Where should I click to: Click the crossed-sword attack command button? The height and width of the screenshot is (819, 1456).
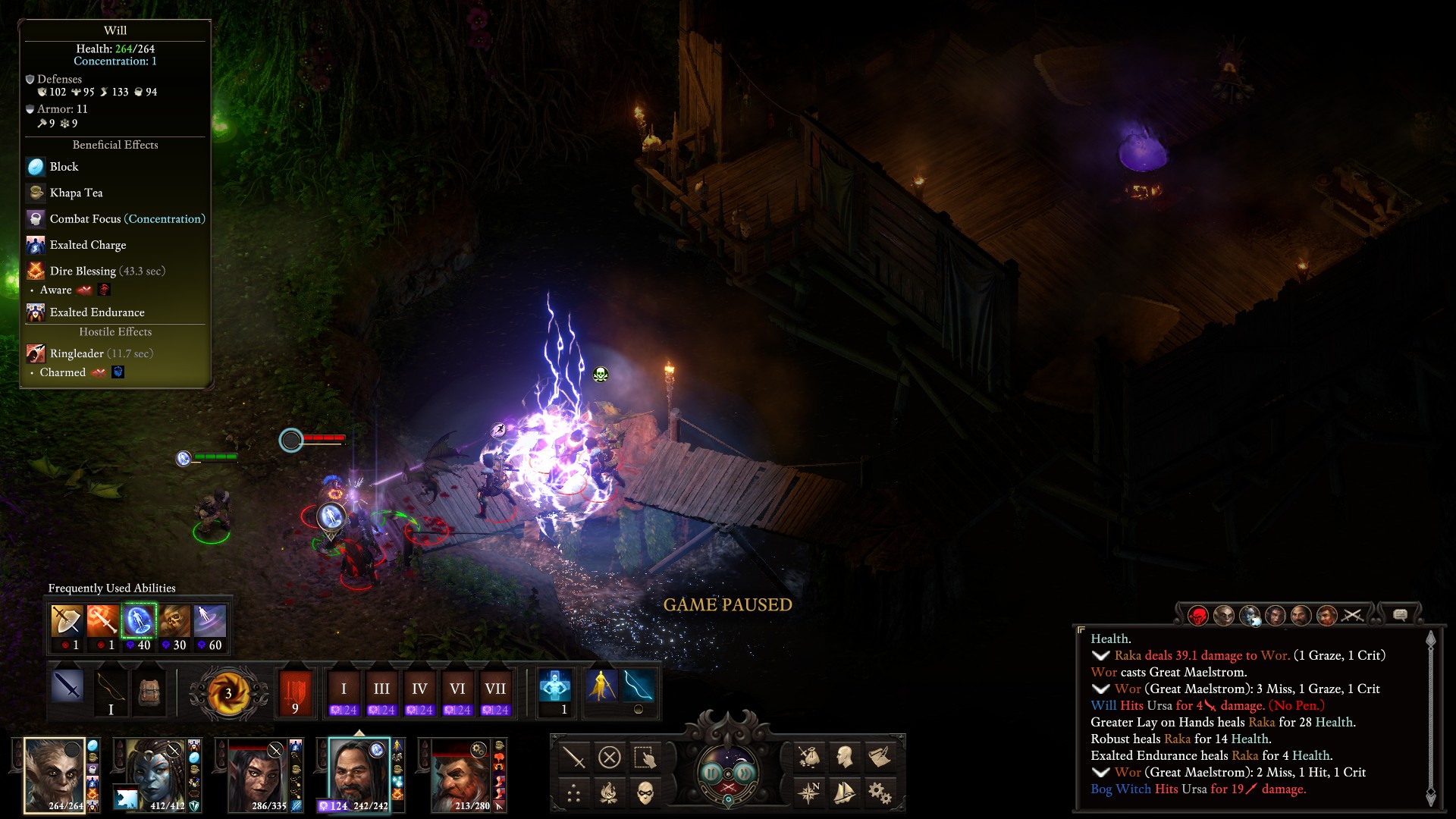574,757
